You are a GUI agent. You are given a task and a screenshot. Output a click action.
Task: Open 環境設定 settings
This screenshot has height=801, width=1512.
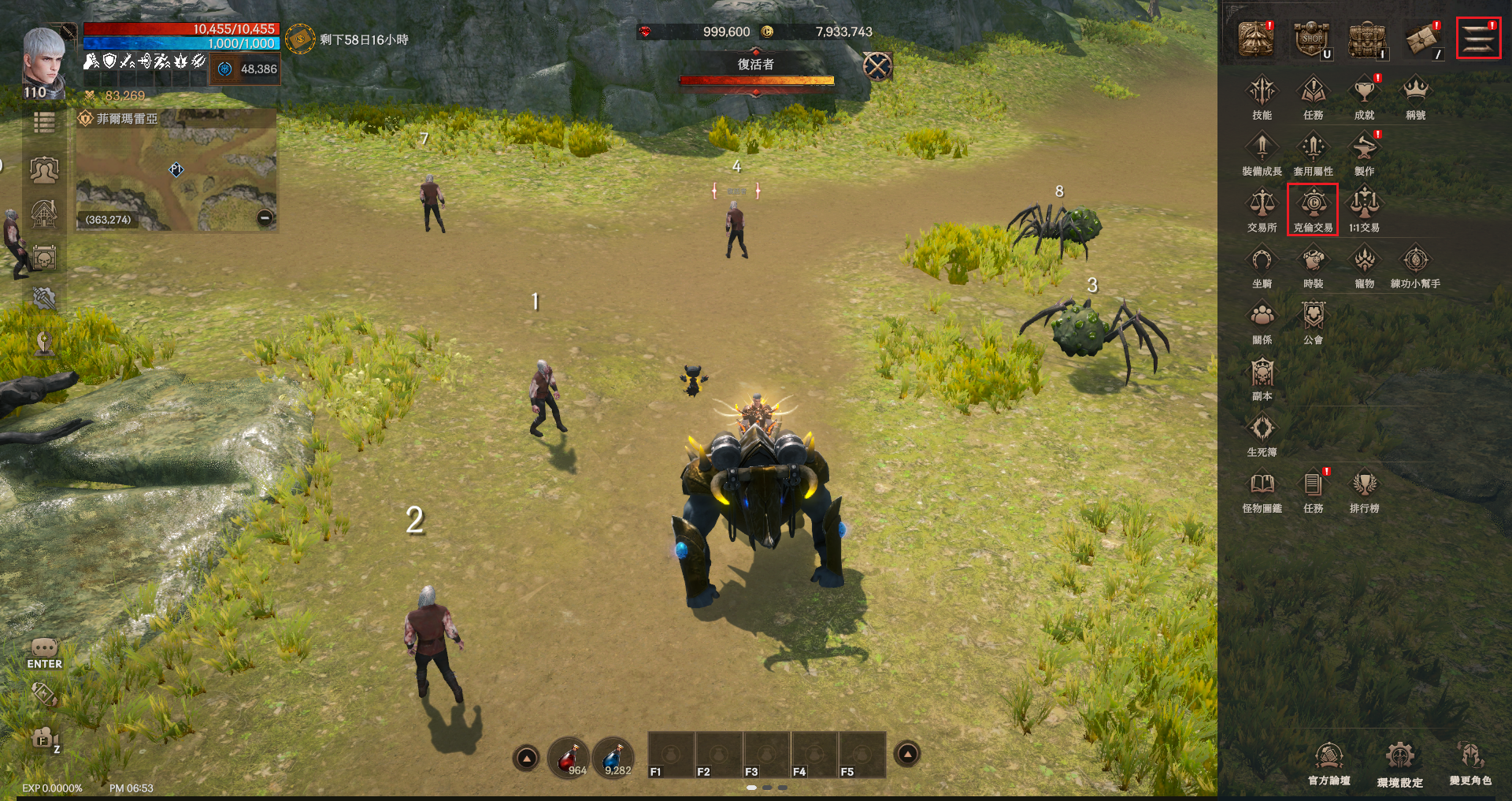pos(1399,762)
